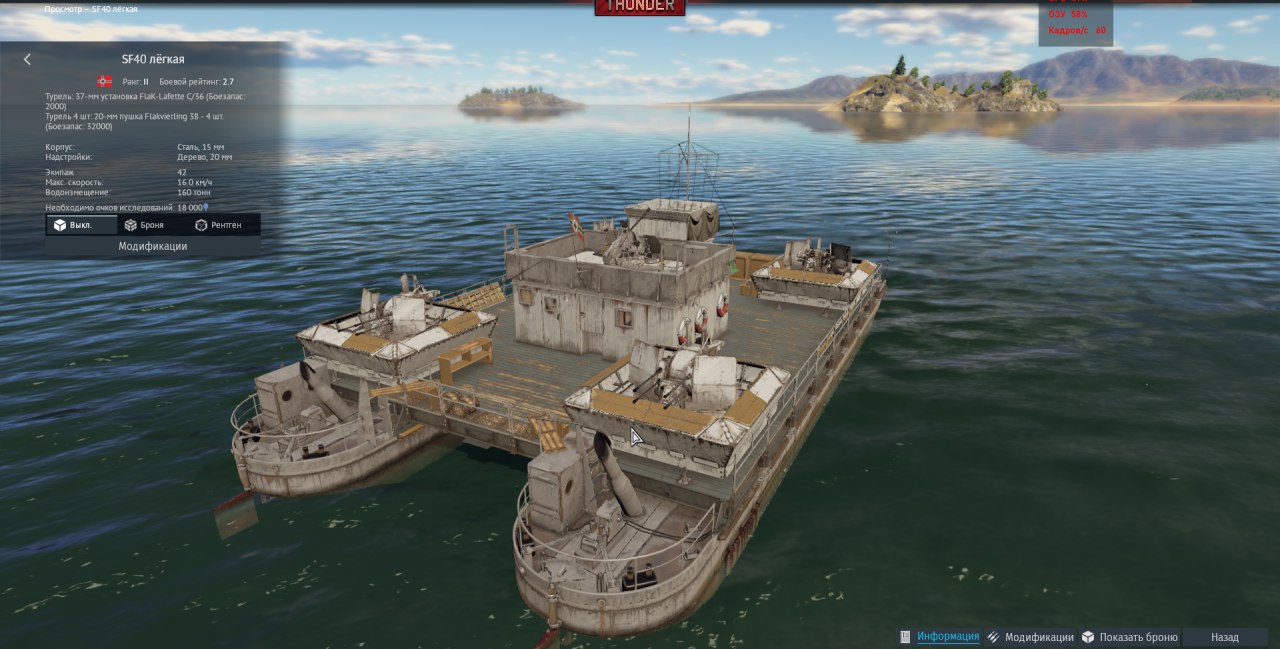Toggle Показать броню in the bottom bar
The image size is (1280, 649).
click(x=1137, y=637)
